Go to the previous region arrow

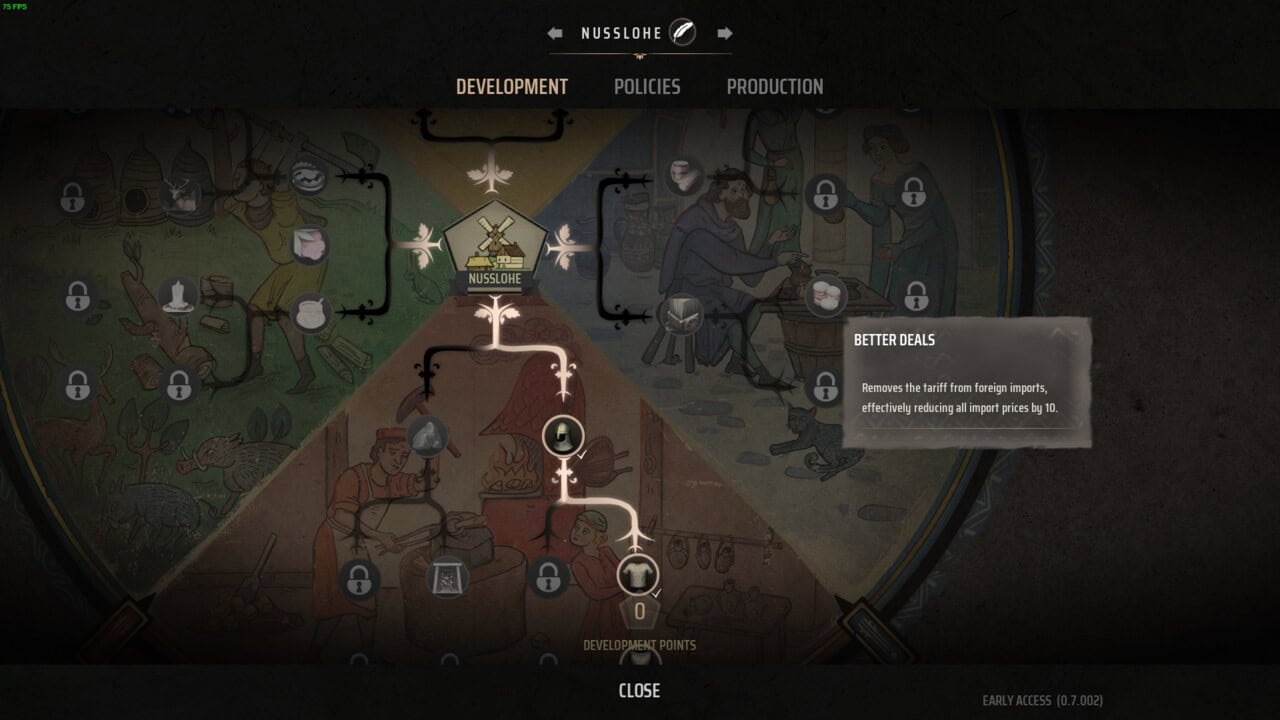tap(555, 33)
